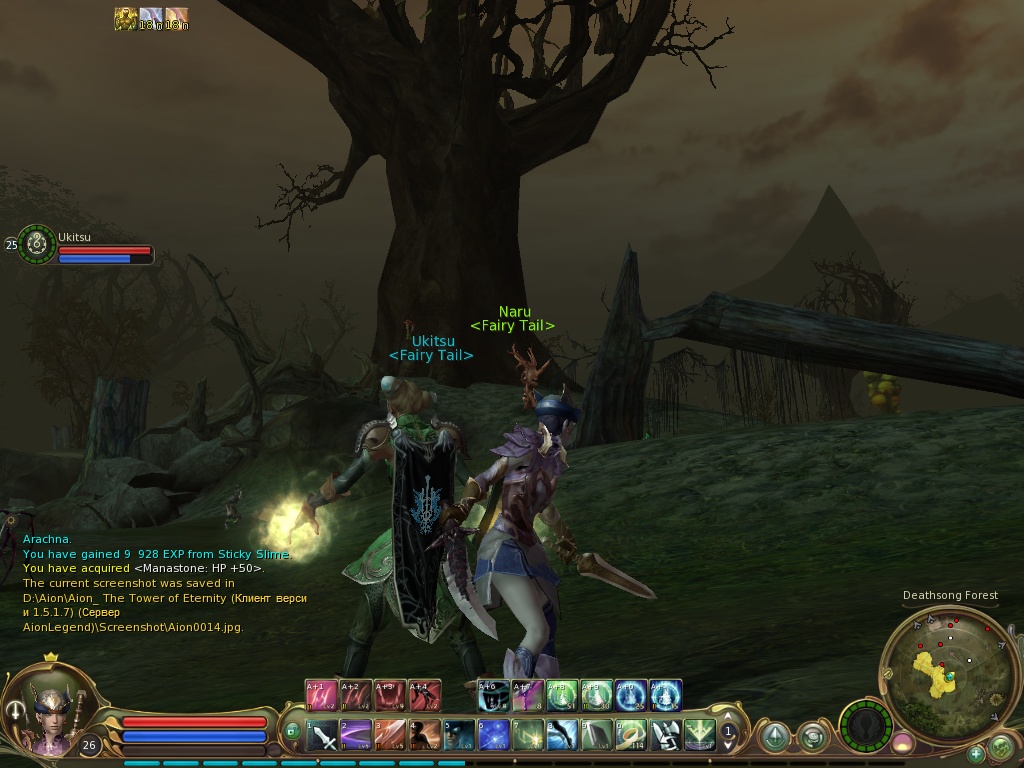Use the green potion stack of 51
The width and height of the screenshot is (1024, 768).
pos(560,694)
